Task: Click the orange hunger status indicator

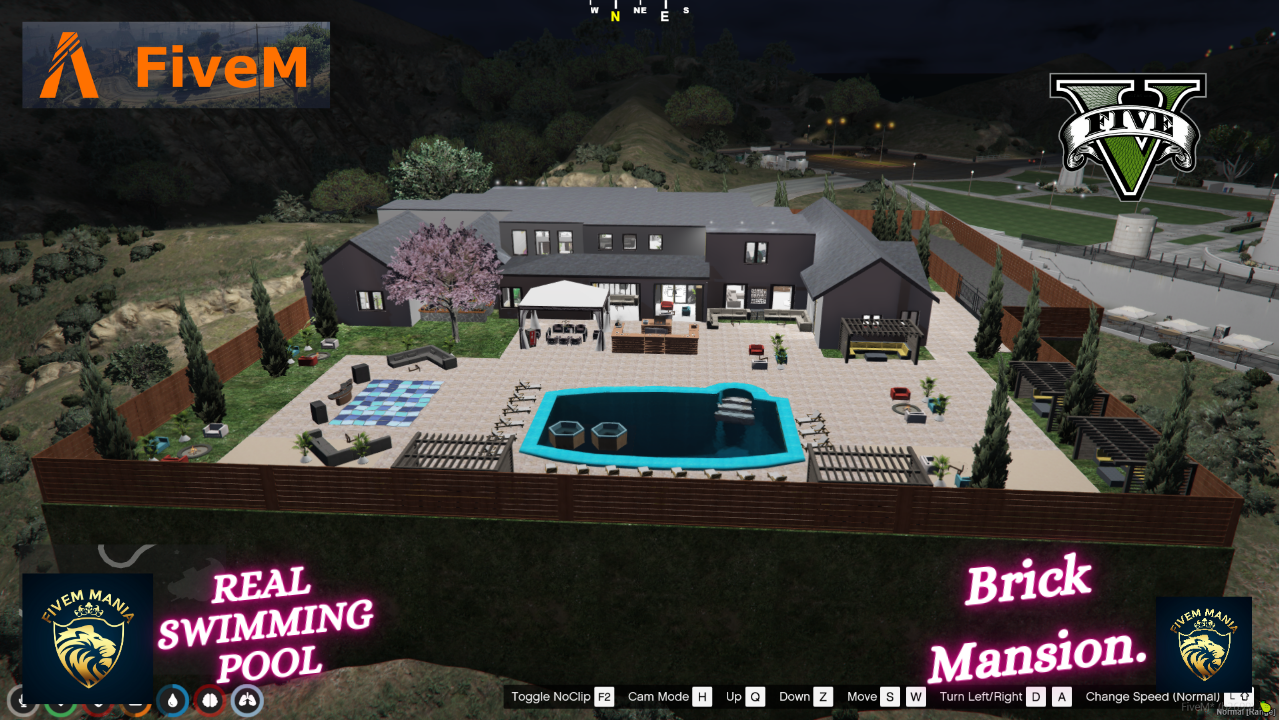Action: (x=135, y=703)
